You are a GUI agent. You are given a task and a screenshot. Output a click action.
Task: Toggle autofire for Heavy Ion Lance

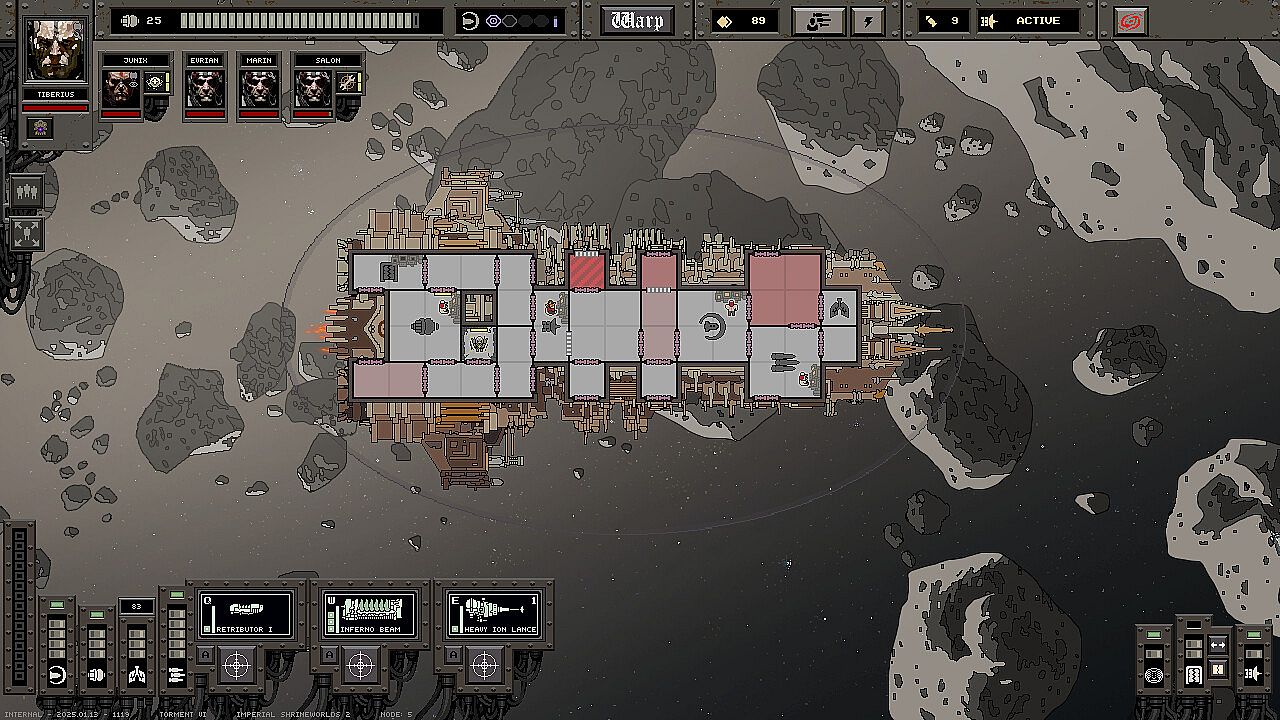coord(454,655)
